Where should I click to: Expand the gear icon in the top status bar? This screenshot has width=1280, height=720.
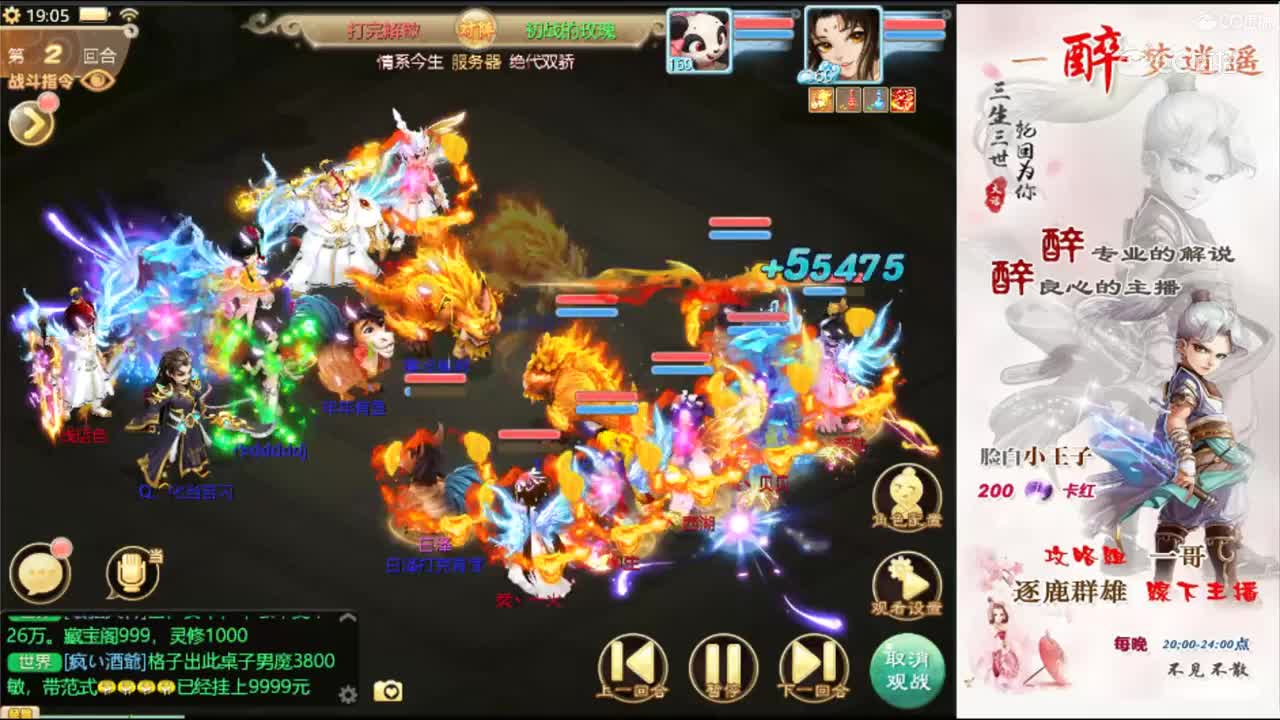[10, 14]
